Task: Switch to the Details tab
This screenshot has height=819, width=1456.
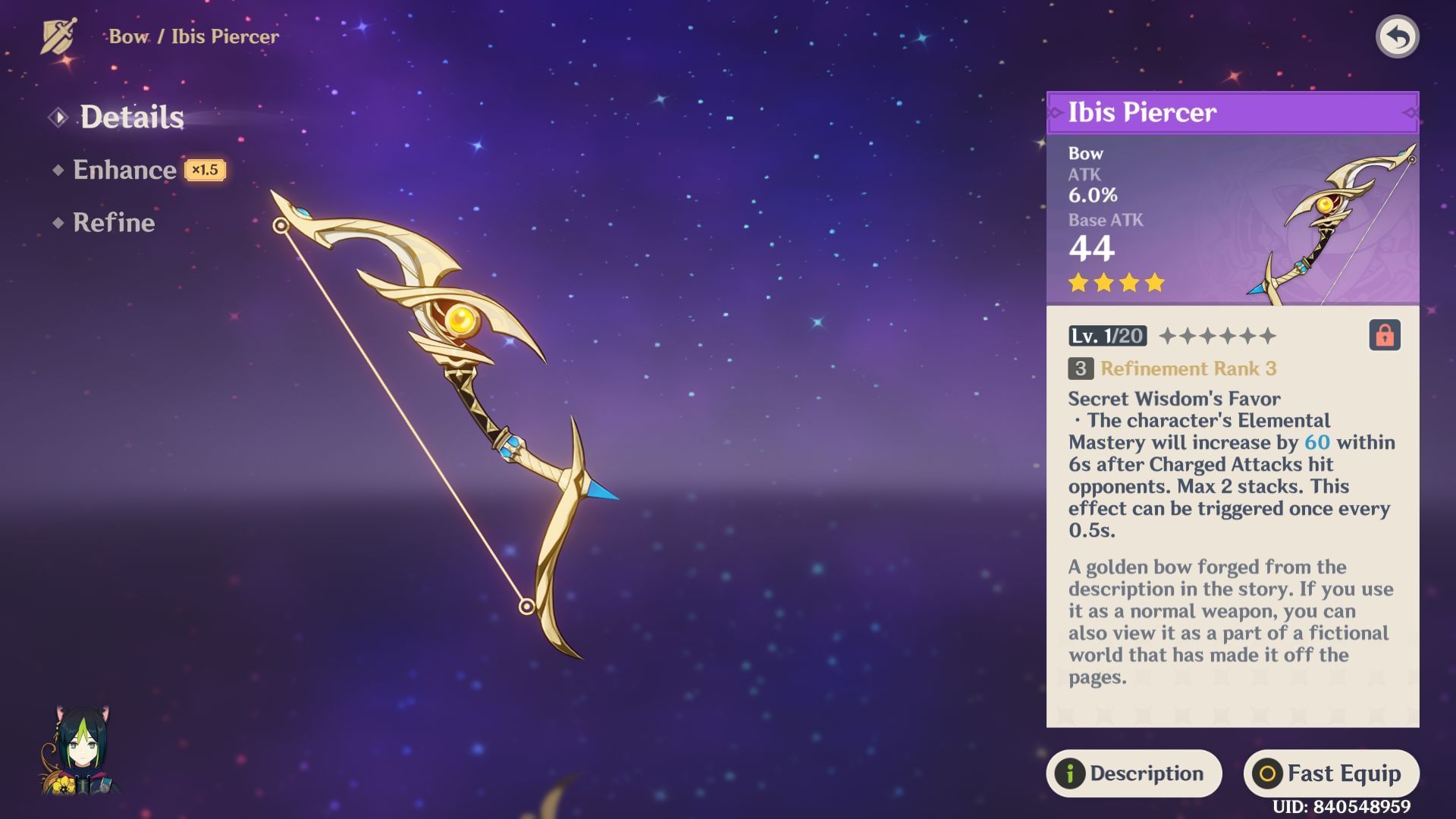Action: pos(132,116)
